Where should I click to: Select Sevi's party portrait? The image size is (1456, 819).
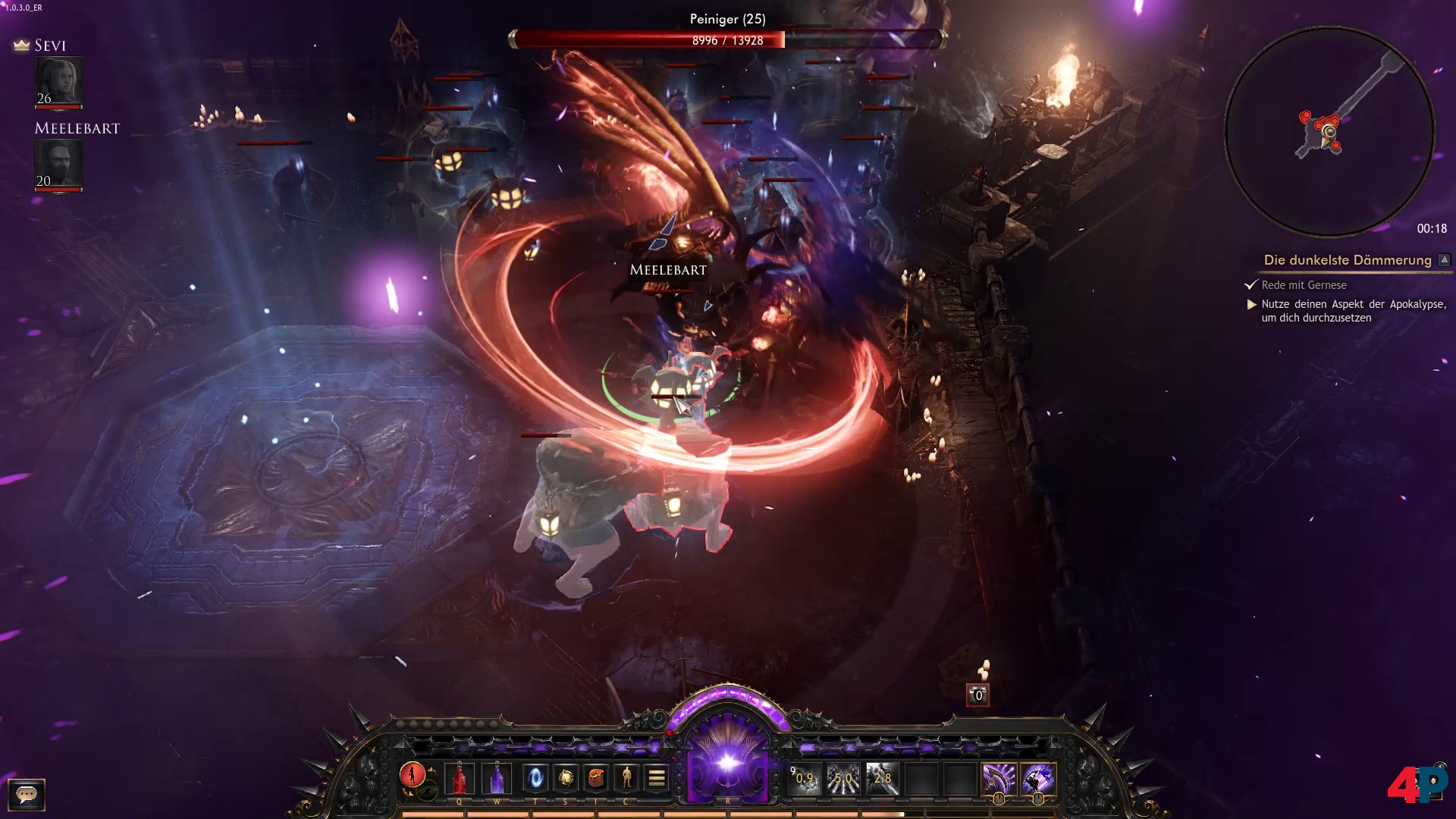[x=58, y=81]
